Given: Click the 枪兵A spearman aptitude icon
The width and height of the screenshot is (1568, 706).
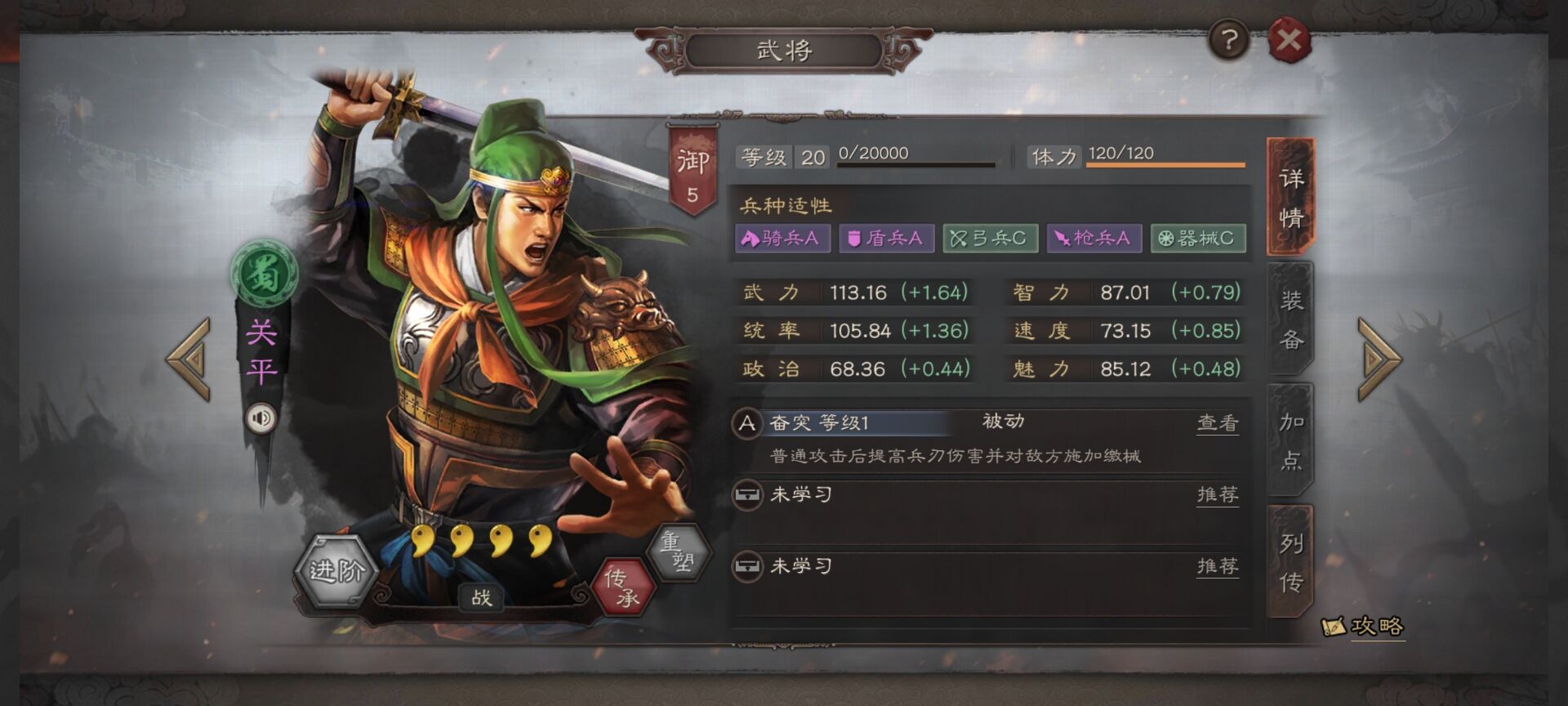Looking at the screenshot, I should pyautogui.click(x=1094, y=239).
